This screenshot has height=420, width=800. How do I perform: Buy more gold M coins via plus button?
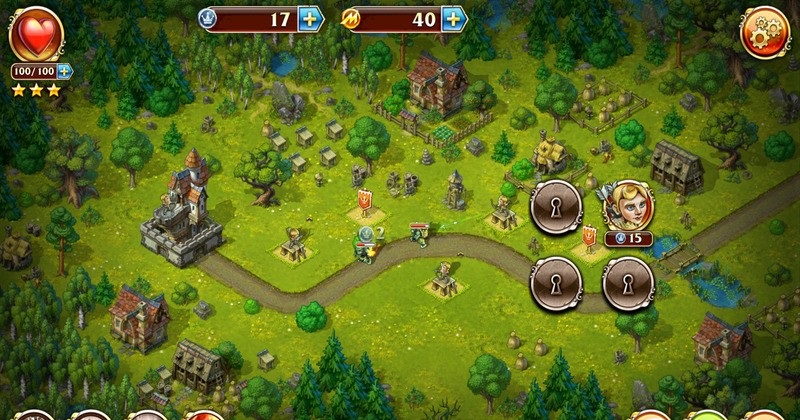coord(455,19)
